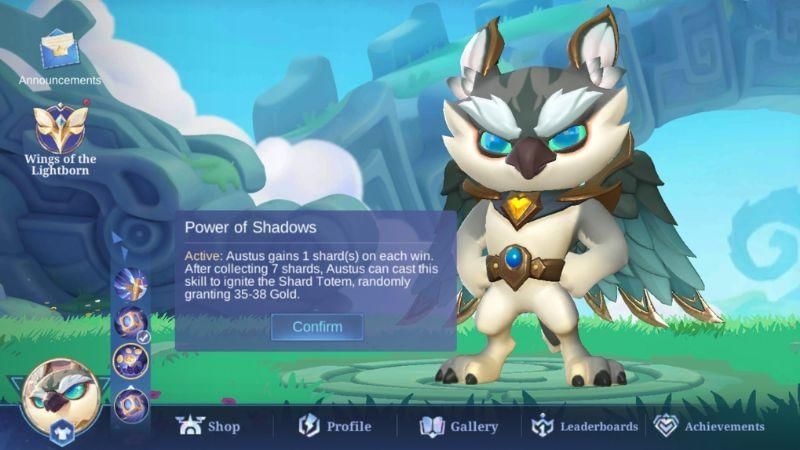Choose the glowing totem staff skill icon
Image resolution: width=800 pixels, height=450 pixels.
click(x=130, y=284)
